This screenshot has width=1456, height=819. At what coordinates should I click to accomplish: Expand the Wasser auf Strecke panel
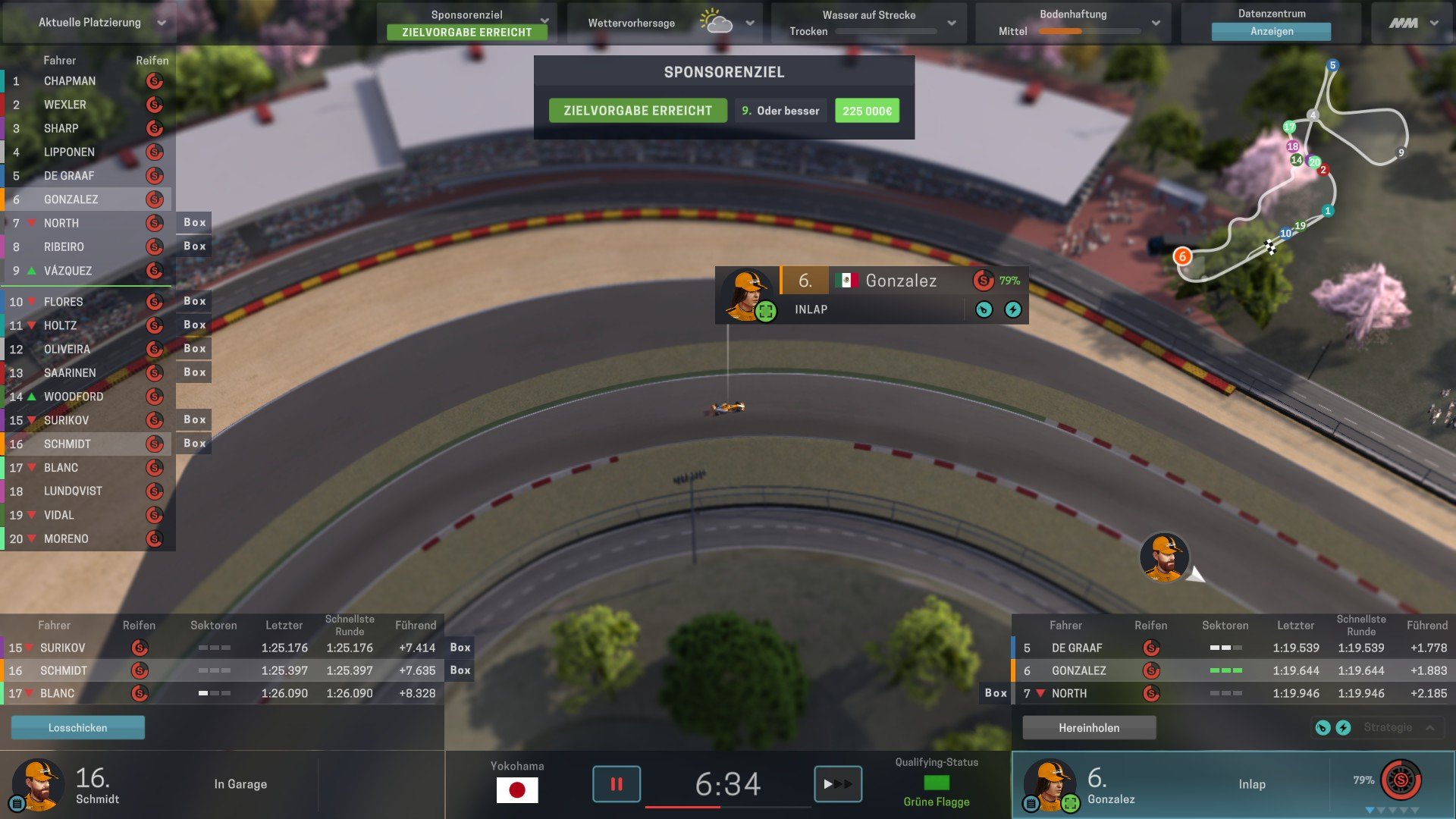pos(951,23)
